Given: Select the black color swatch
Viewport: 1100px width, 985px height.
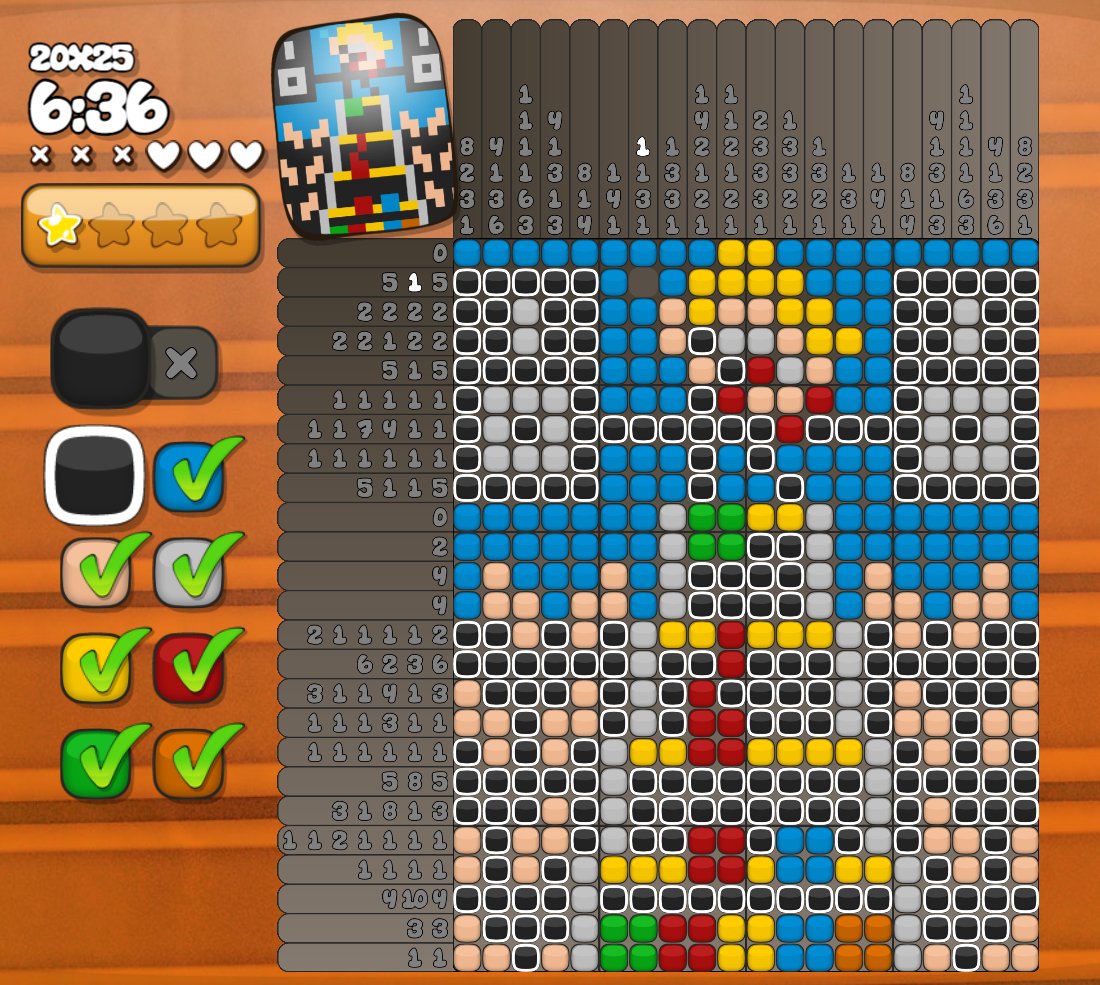Looking at the screenshot, I should (94, 476).
